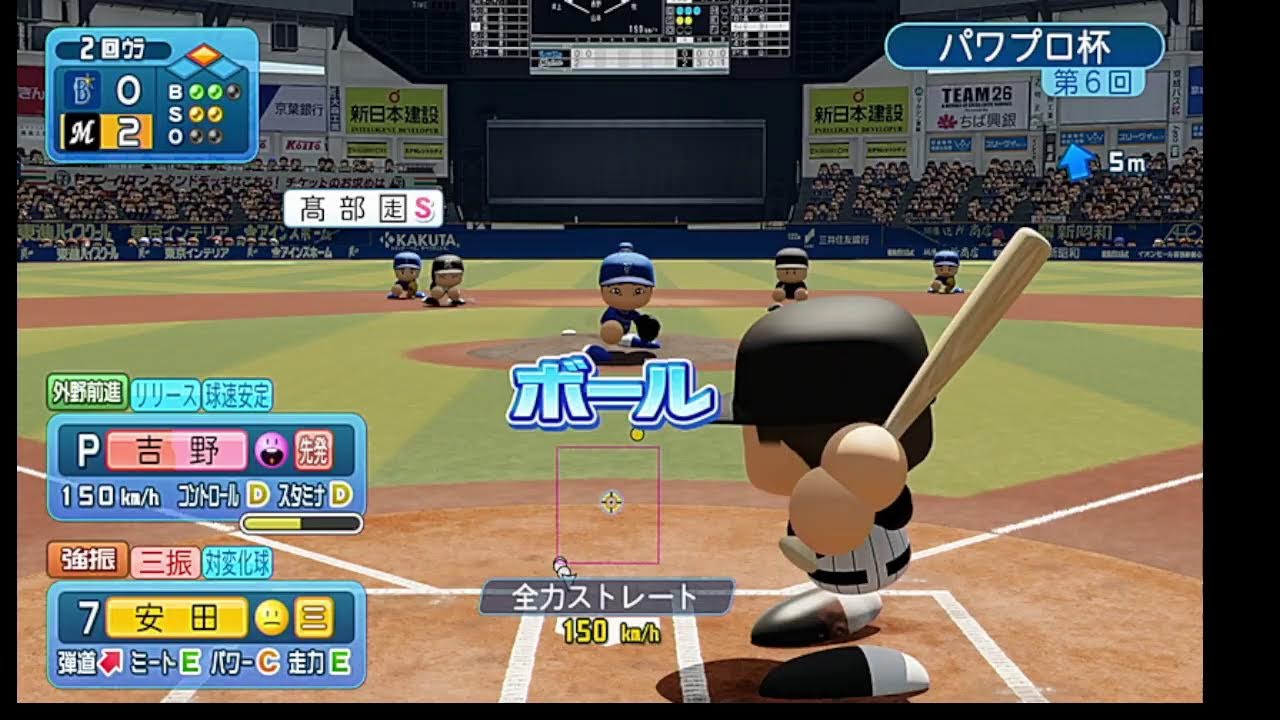The height and width of the screenshot is (720, 1280).
Task: Select pitcher 吉野's name plate
Action: (175, 451)
